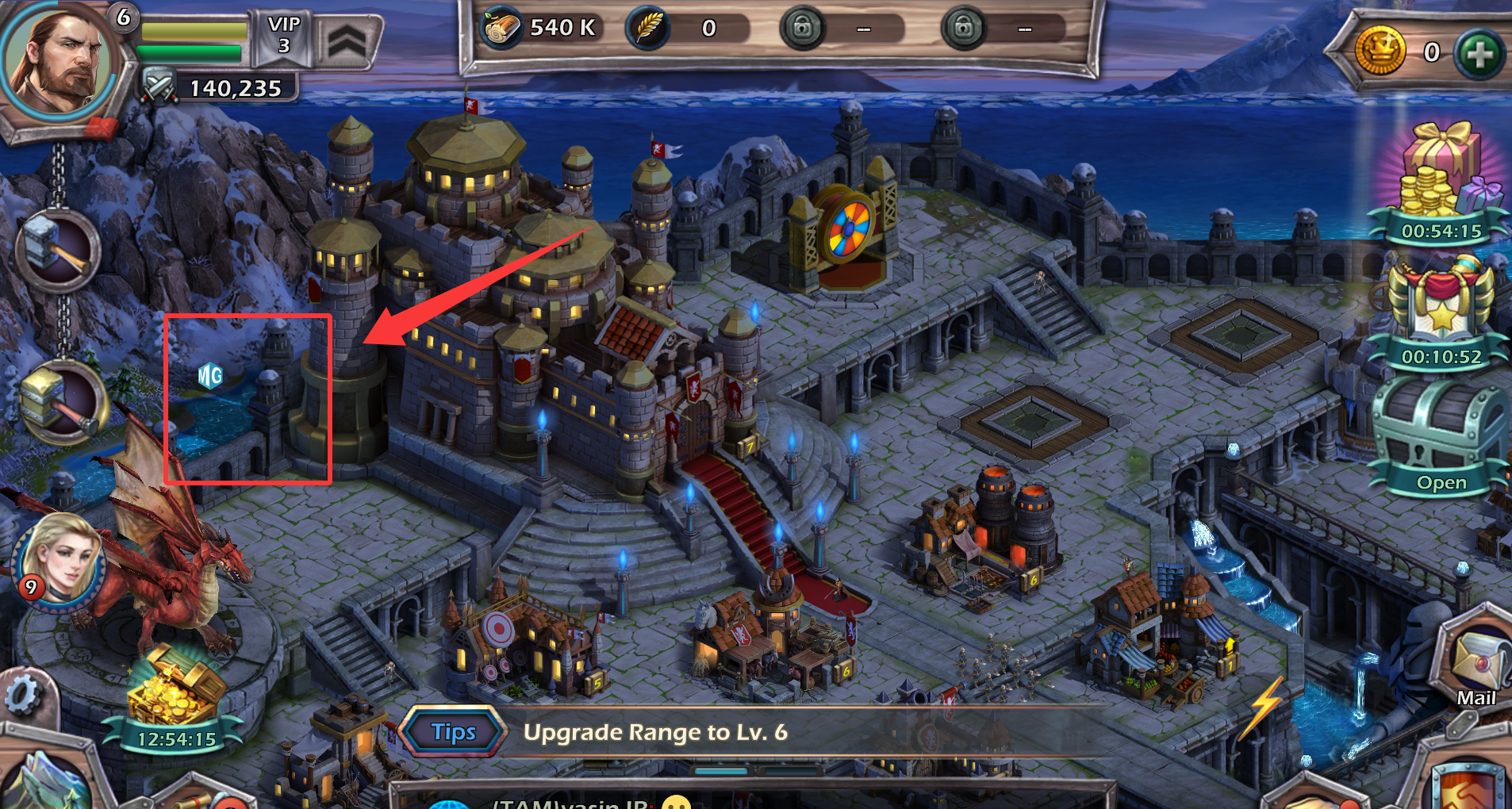
Task: Select the second builder hammer with gold block
Action: point(62,401)
